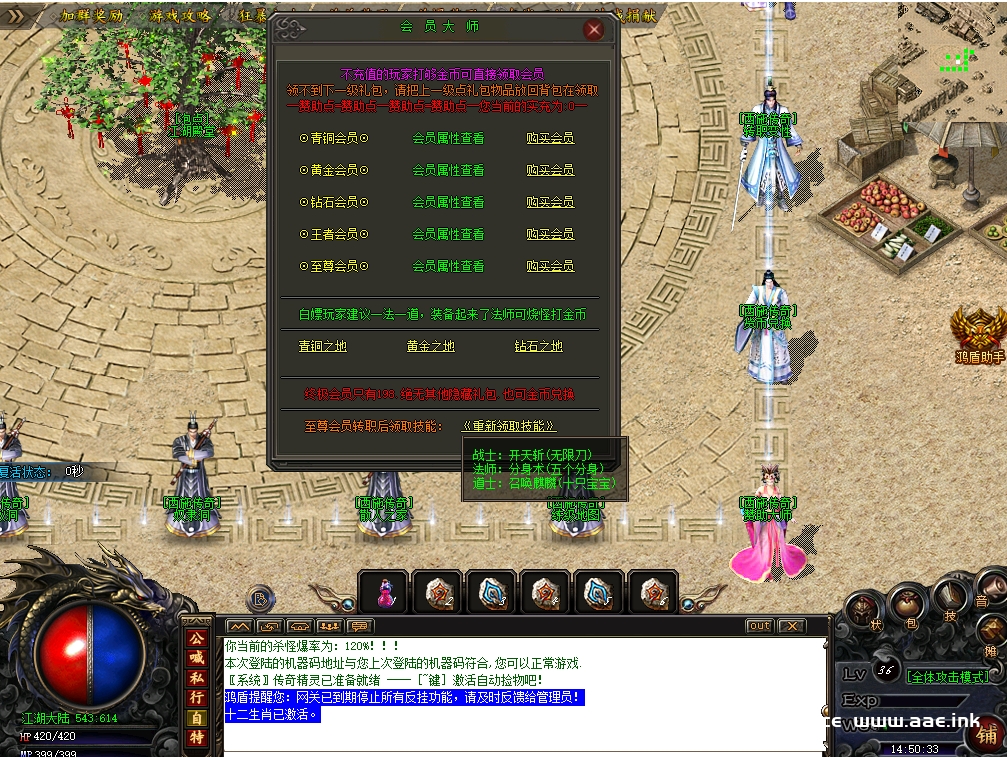Switch chat channel to 公
Viewport: 1007px width, 757px height.
click(197, 638)
